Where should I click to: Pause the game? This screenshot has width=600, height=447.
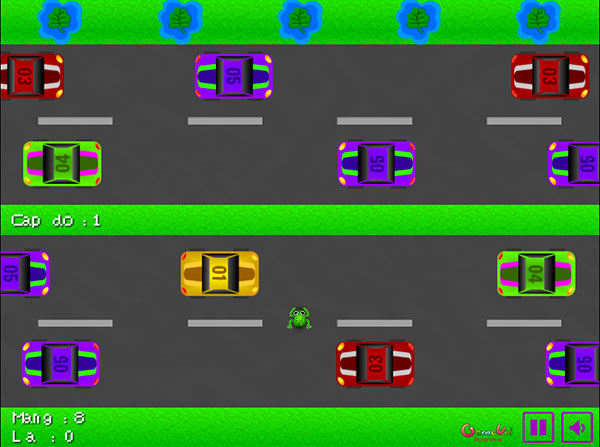point(538,427)
